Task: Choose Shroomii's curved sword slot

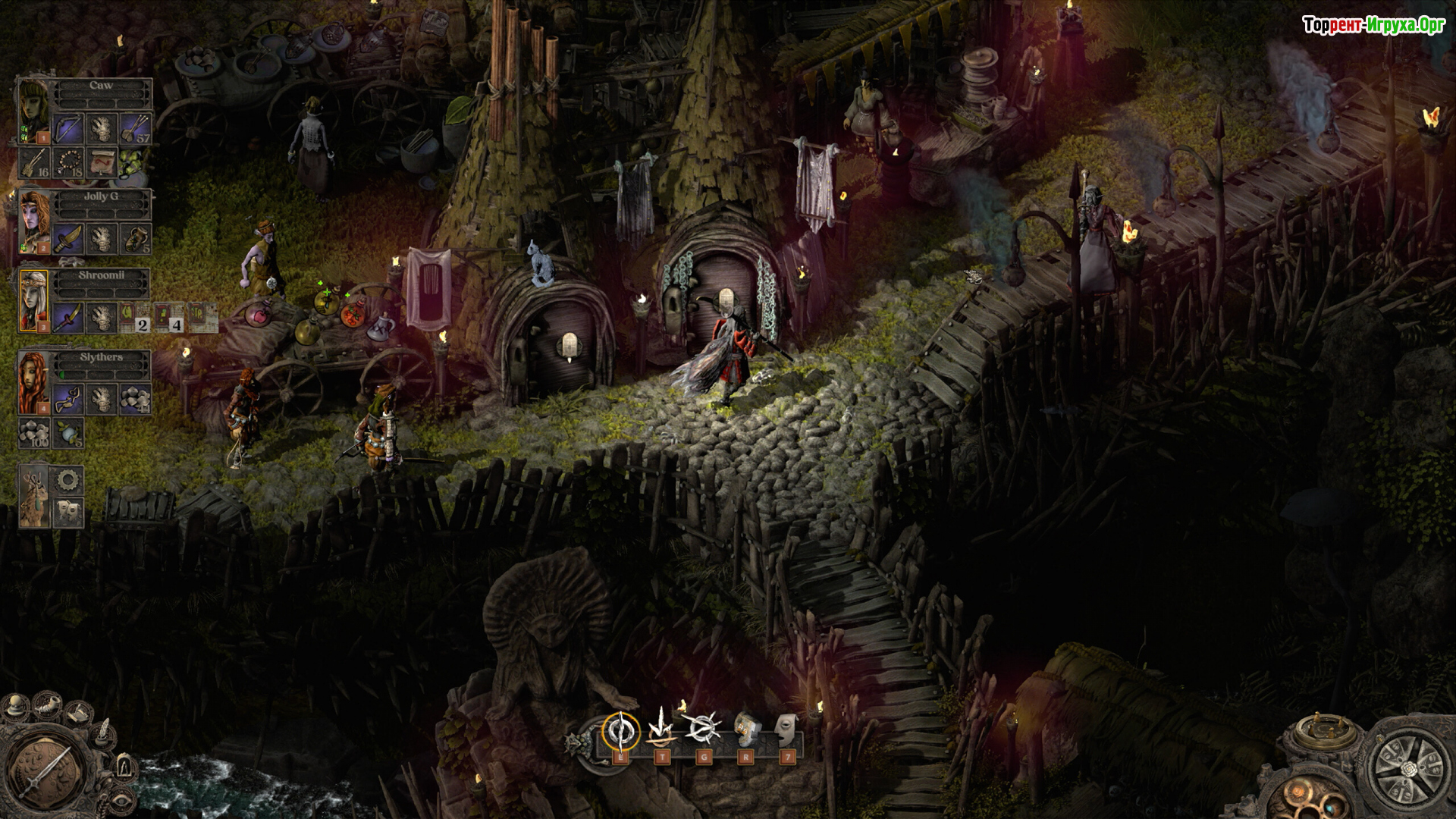Action: click(68, 318)
